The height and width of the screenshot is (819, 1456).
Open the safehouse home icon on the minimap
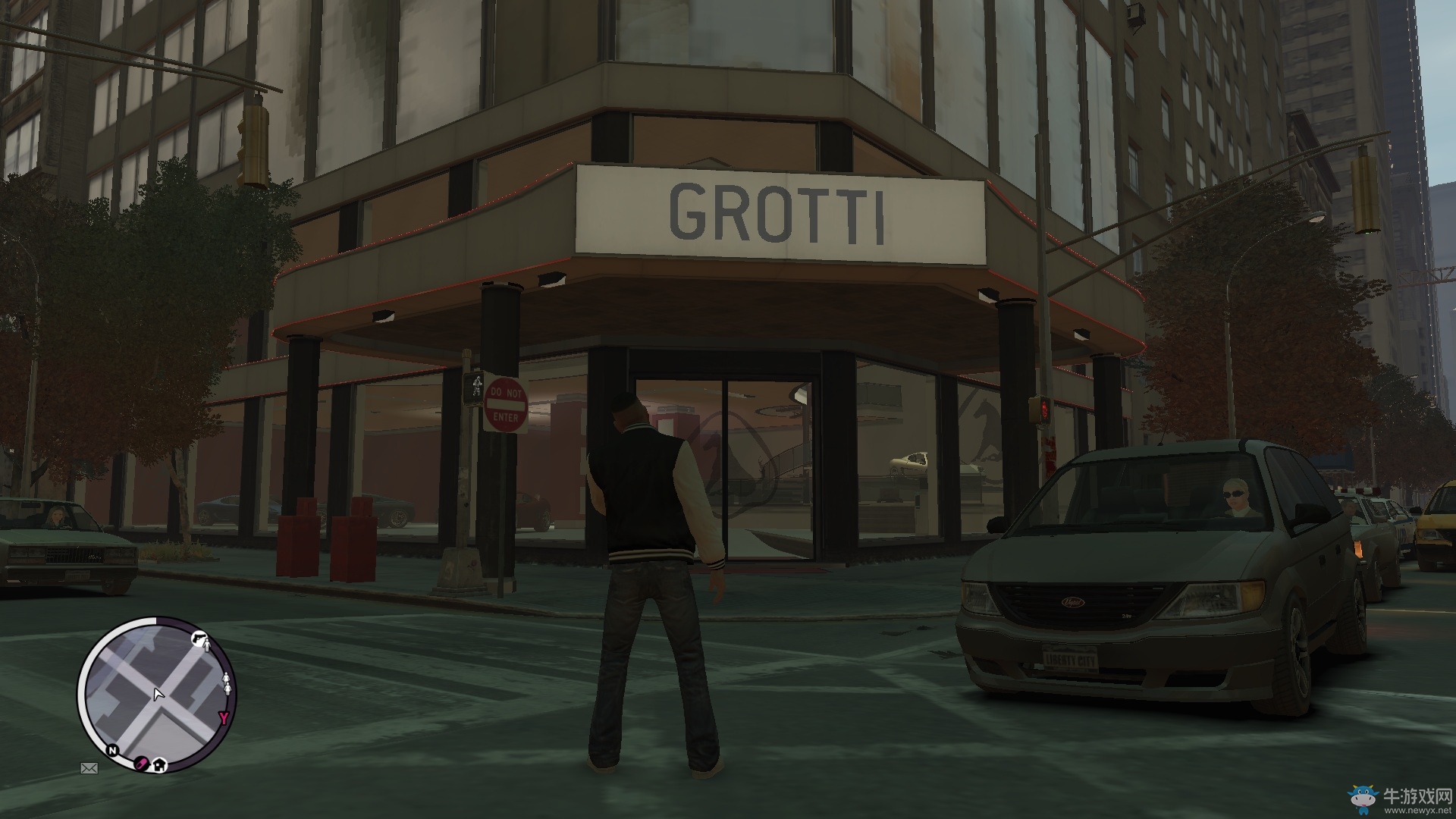coord(160,767)
